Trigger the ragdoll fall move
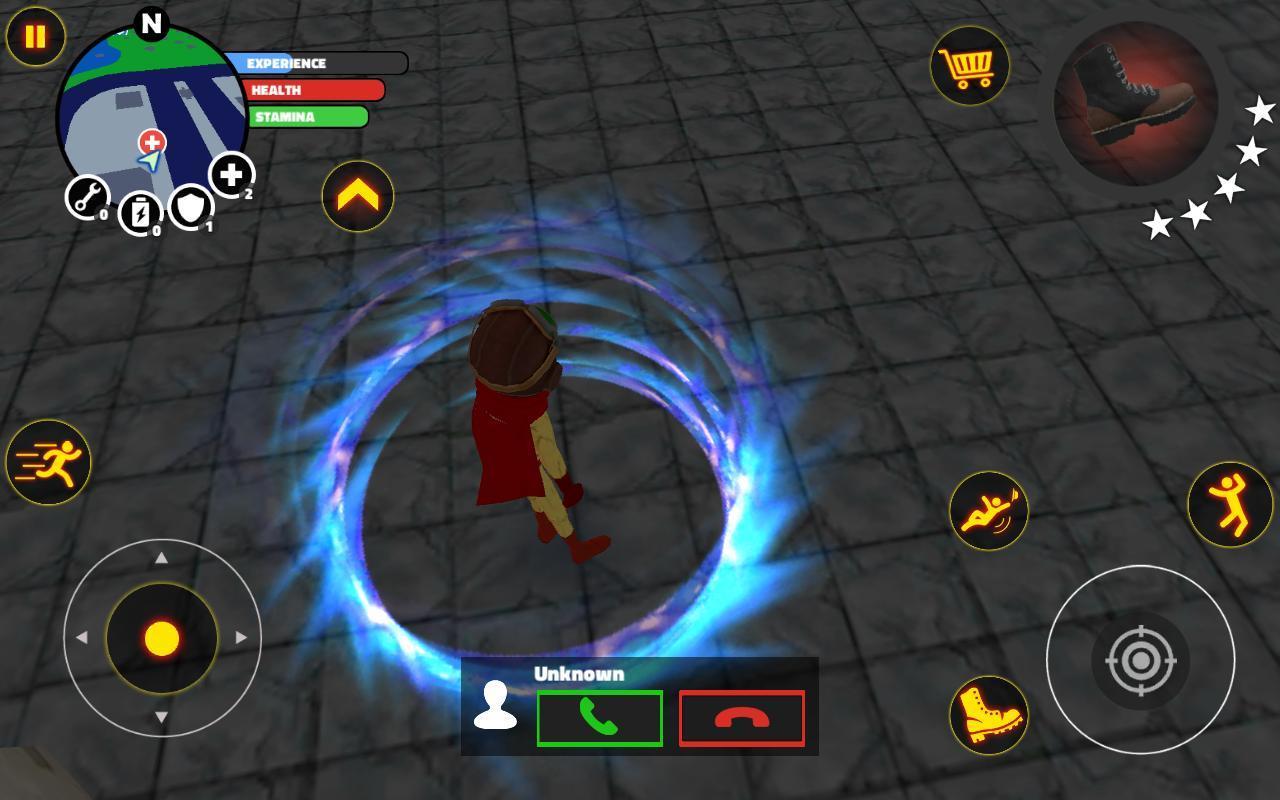1280x800 pixels. click(x=987, y=510)
